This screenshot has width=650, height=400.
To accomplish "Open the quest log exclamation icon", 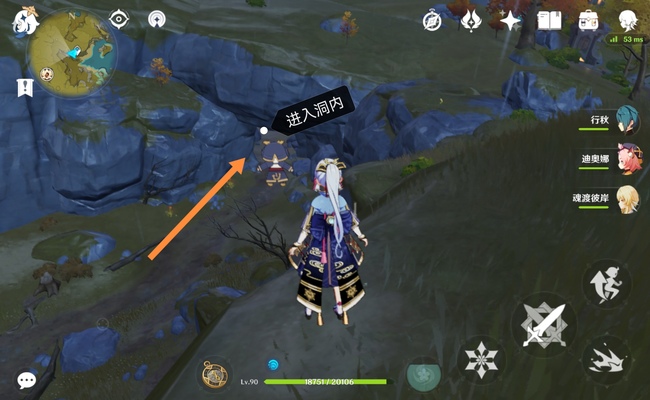I will click(25, 88).
